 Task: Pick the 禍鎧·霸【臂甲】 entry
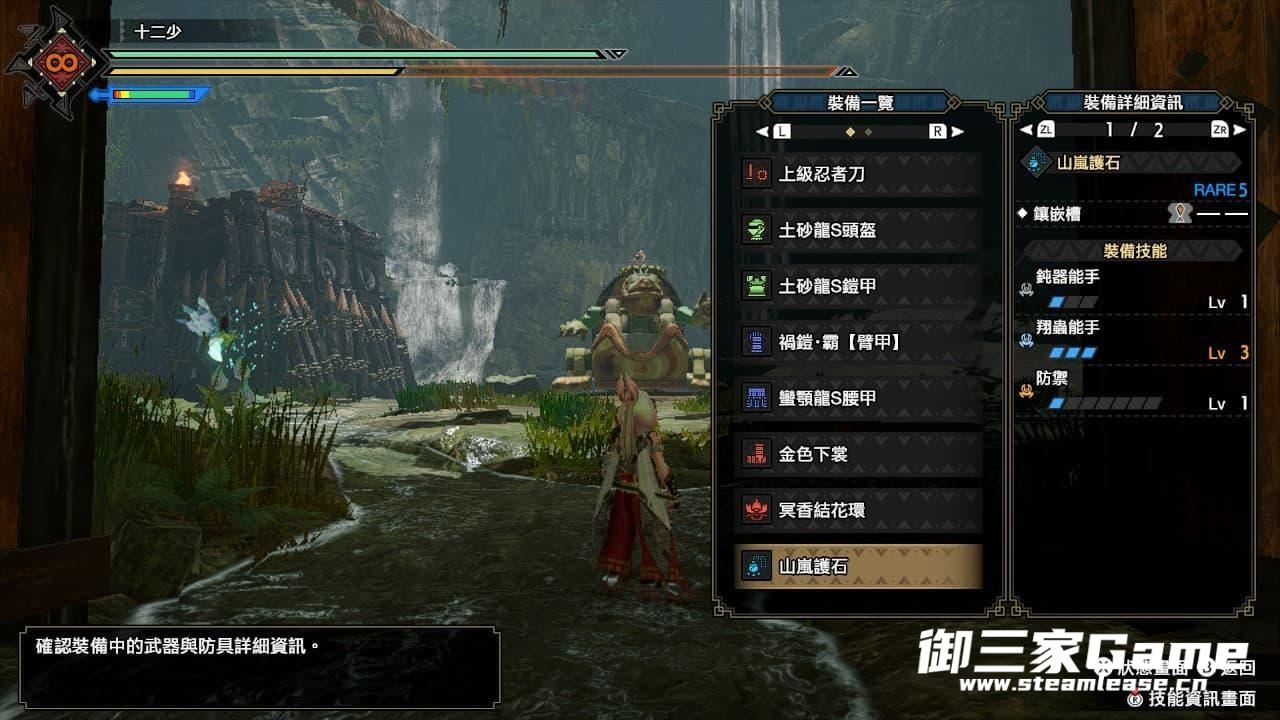tap(858, 342)
